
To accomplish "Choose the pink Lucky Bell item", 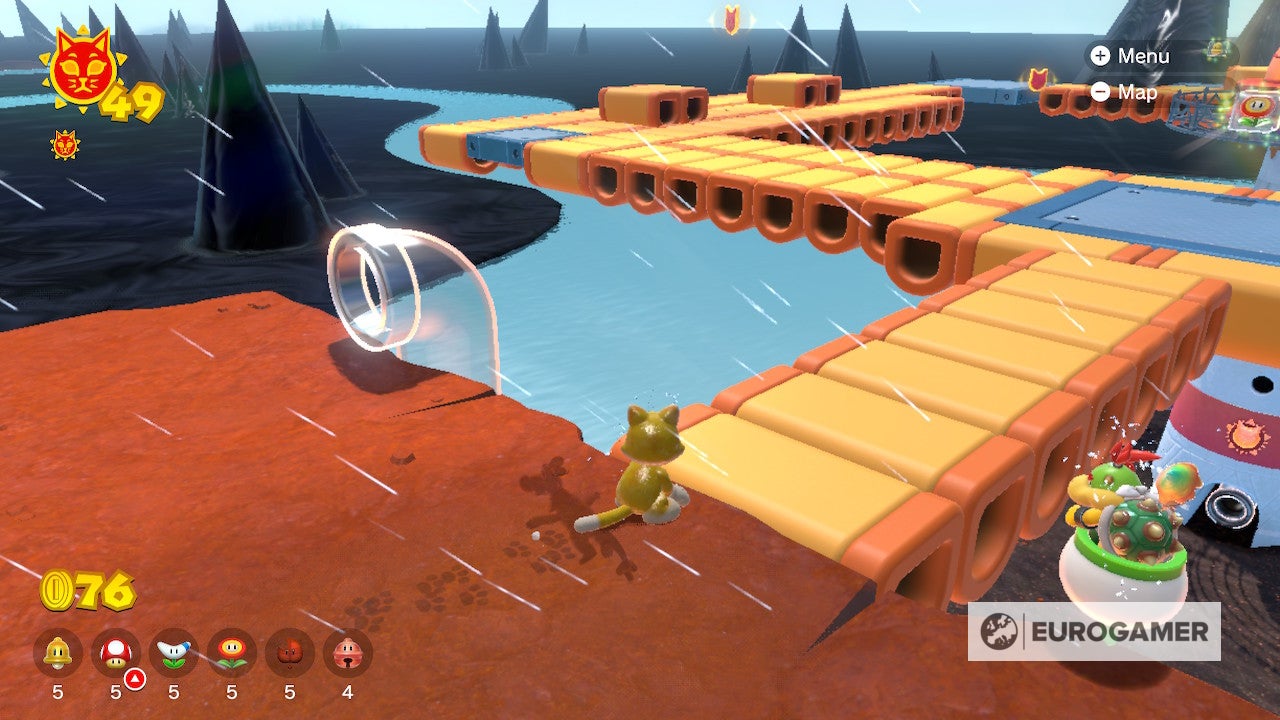I will 347,653.
